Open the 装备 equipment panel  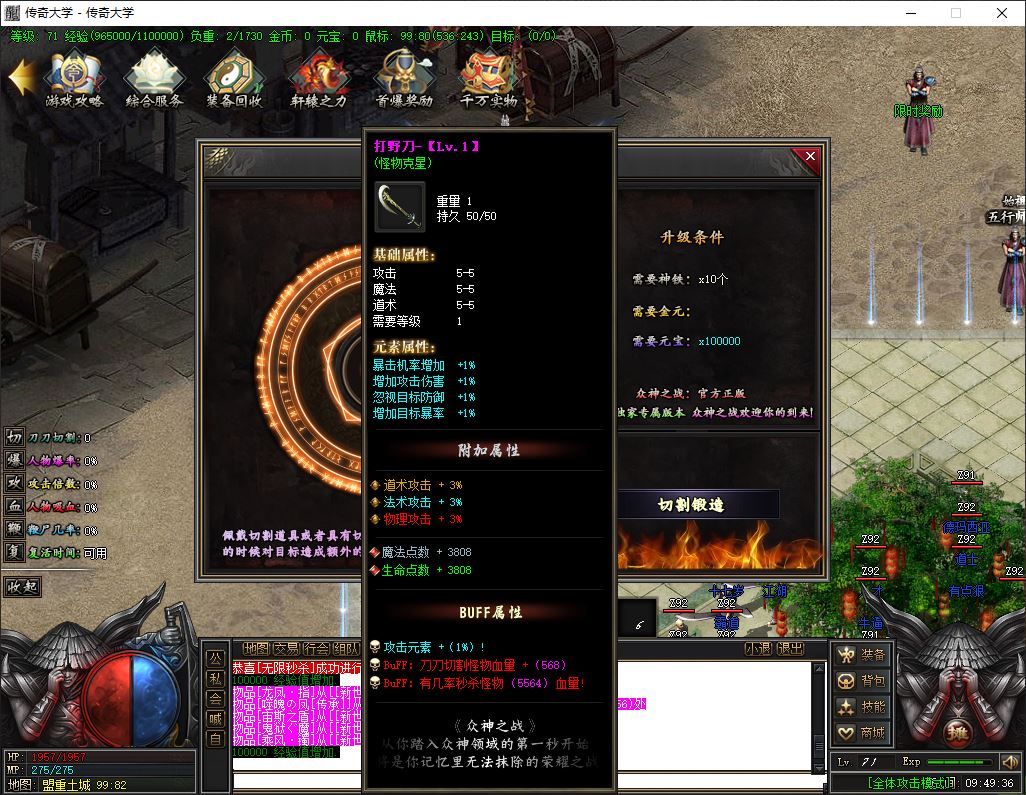pyautogui.click(x=863, y=655)
